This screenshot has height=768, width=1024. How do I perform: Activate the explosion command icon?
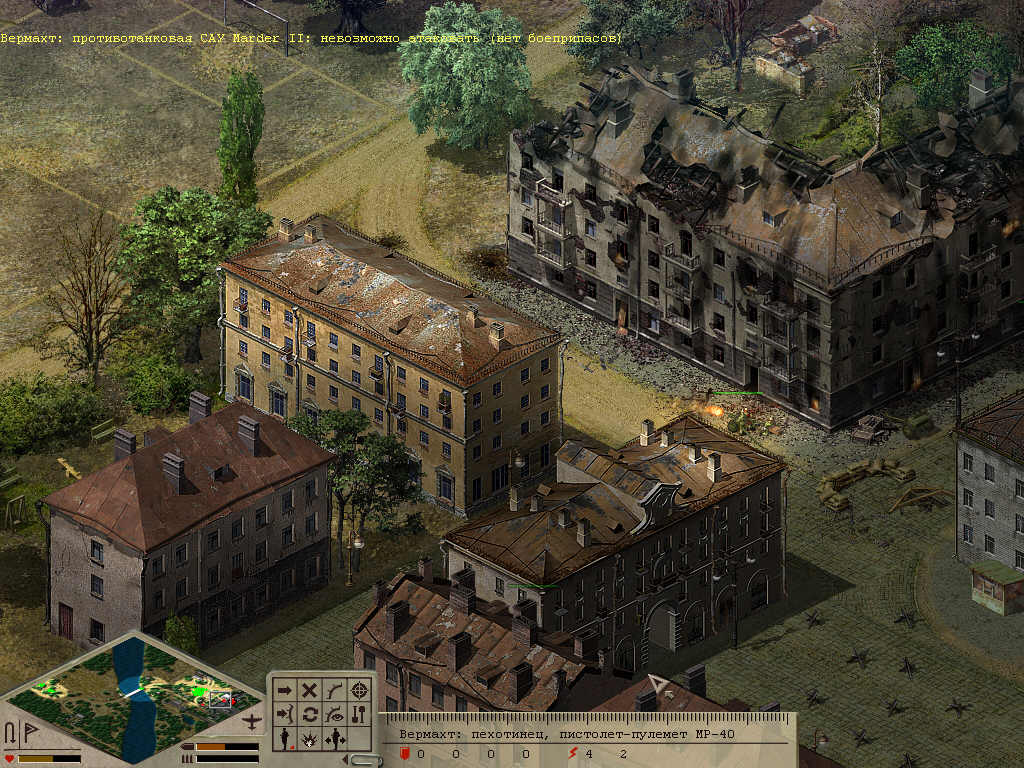[310, 739]
